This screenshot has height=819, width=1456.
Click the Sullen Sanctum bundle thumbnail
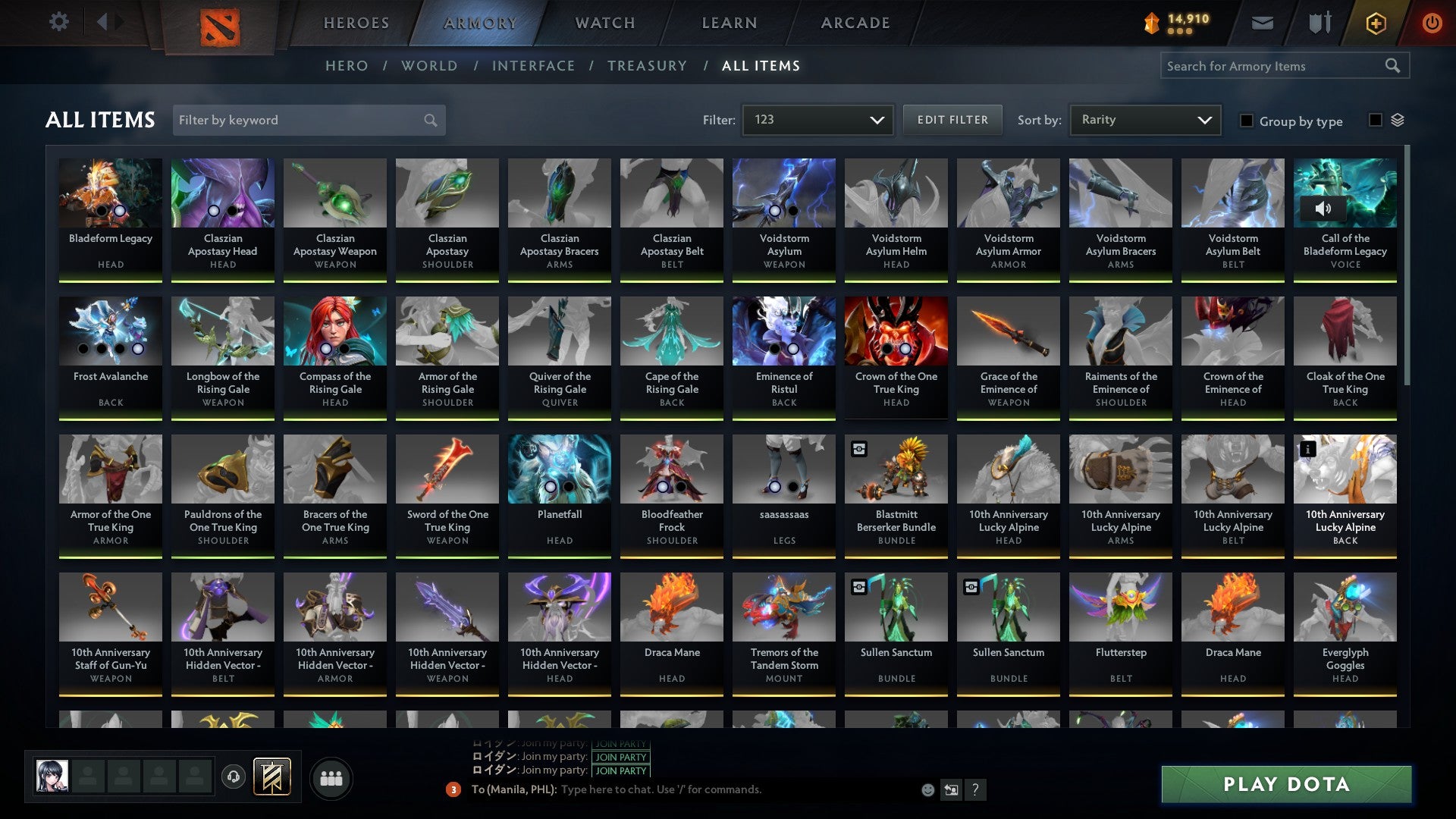[896, 607]
